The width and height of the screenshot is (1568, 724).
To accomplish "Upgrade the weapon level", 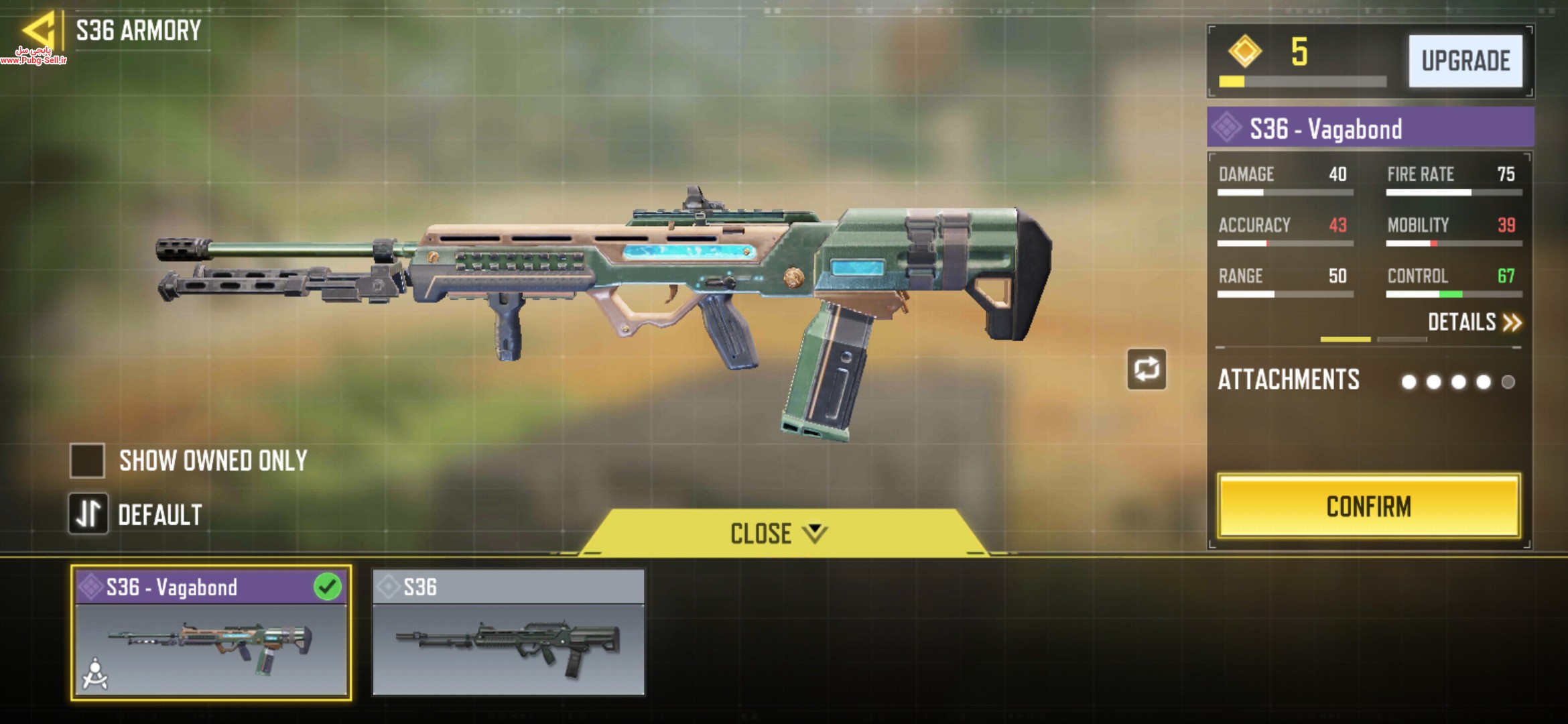I will 1465,61.
